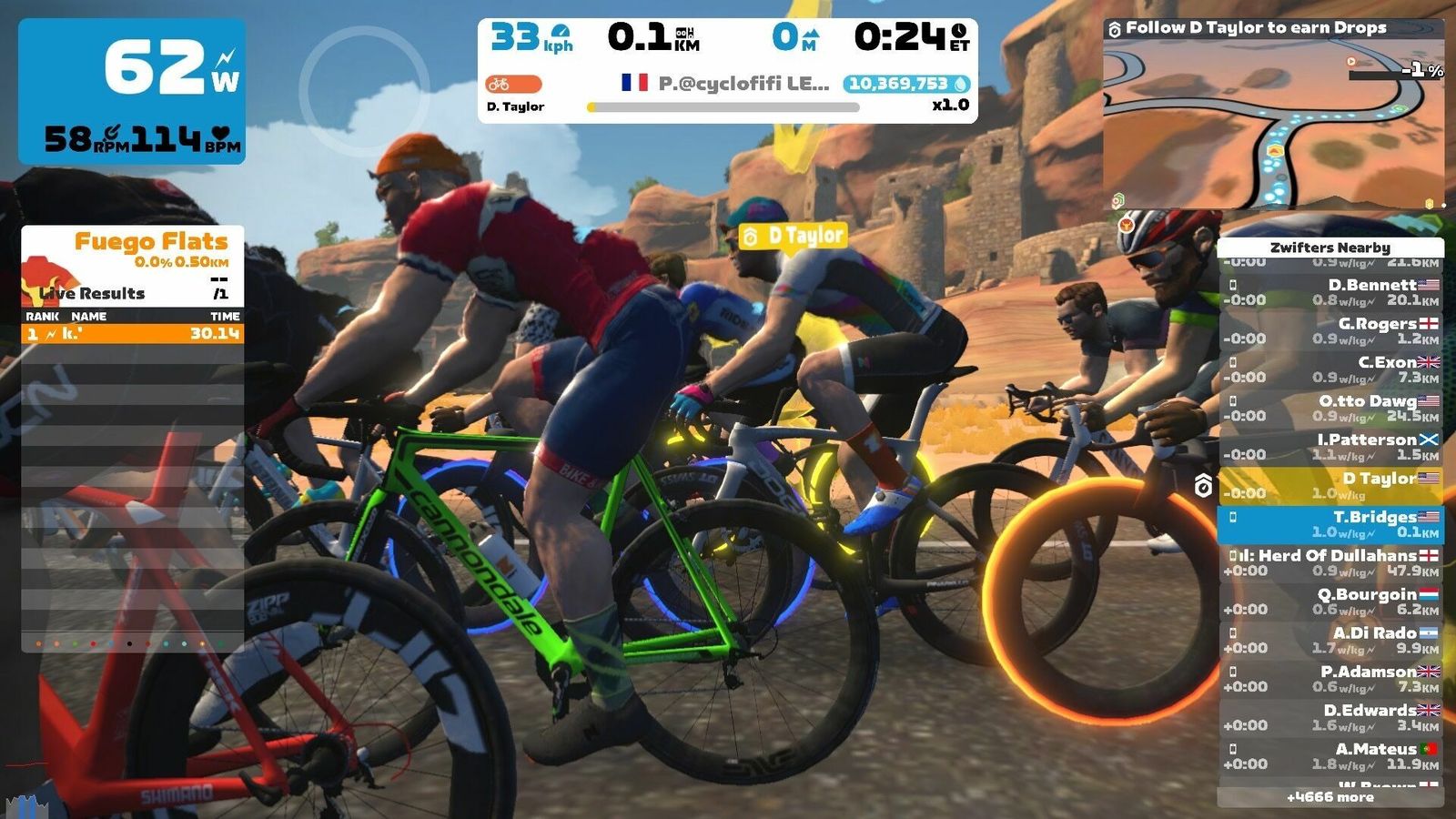Viewport: 1456px width, 819px height.
Task: Select Q.Bourgoin from nearby riders
Action: 1330,602
